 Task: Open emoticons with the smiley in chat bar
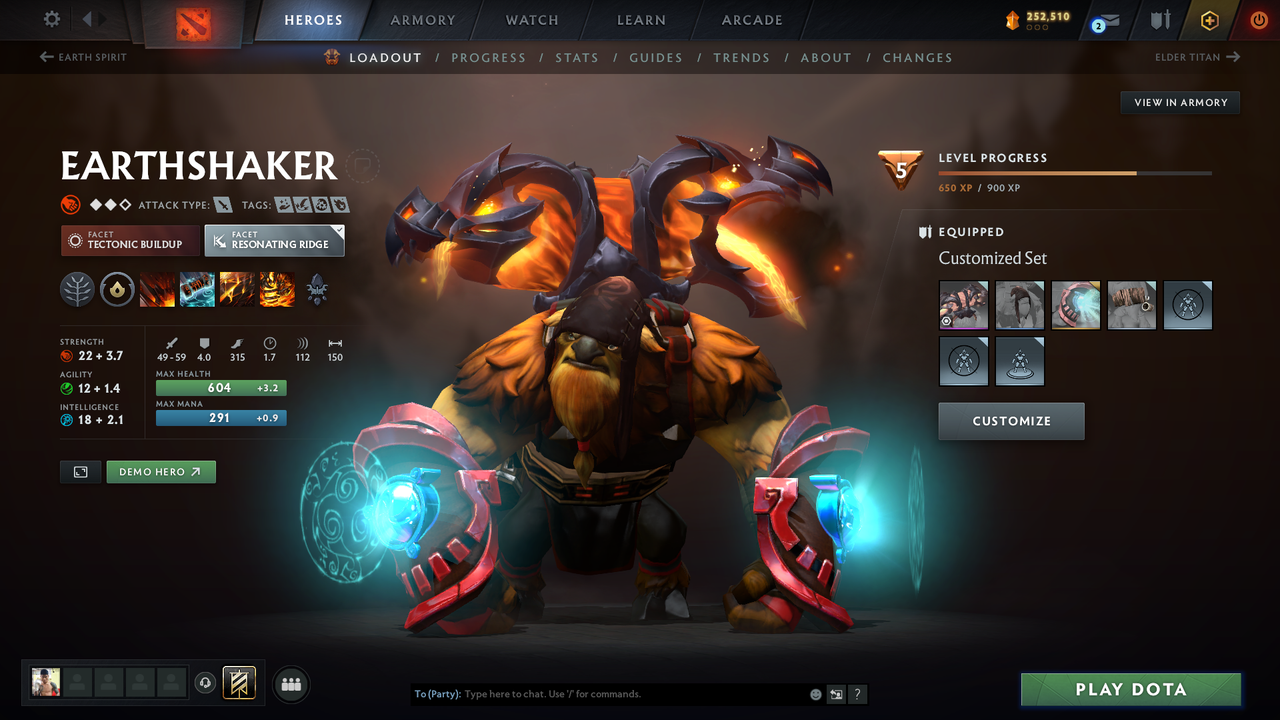(x=814, y=693)
